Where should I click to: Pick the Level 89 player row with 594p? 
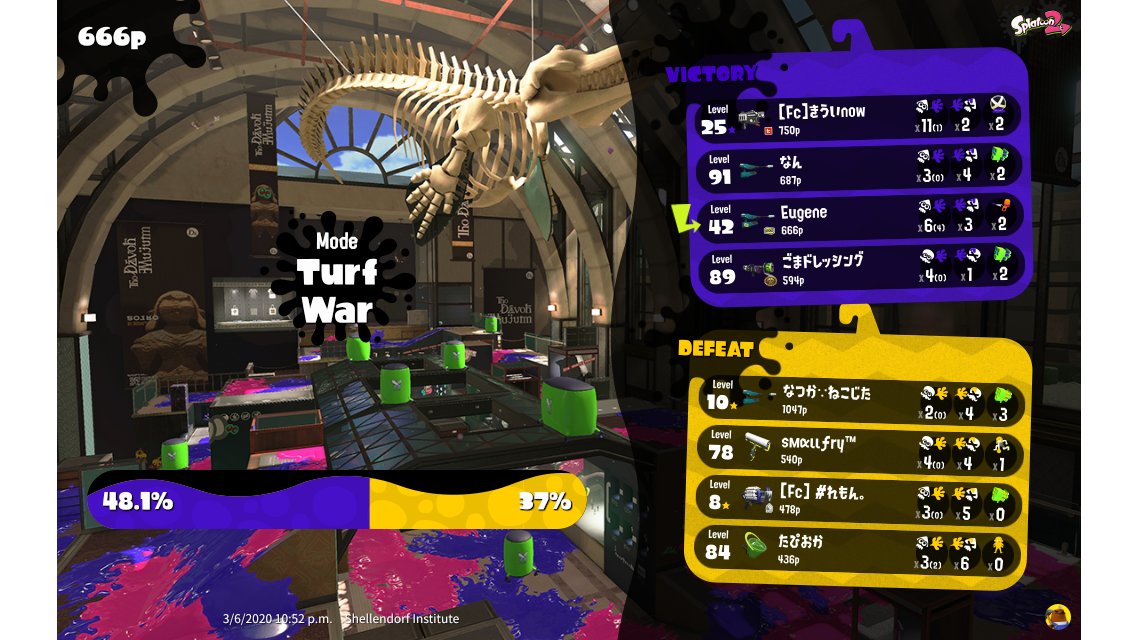(858, 268)
